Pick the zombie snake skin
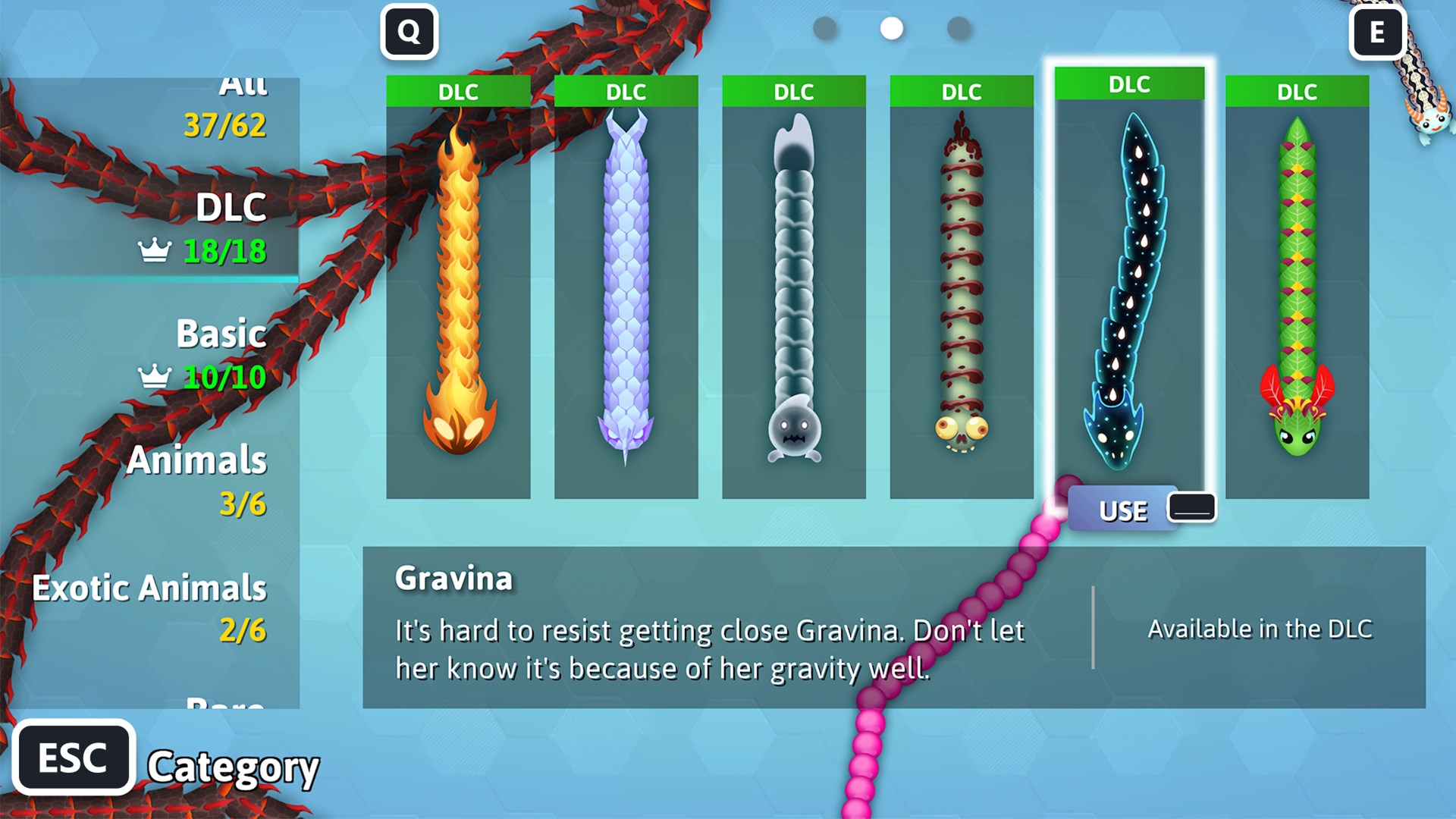This screenshot has height=819, width=1456. tap(960, 288)
